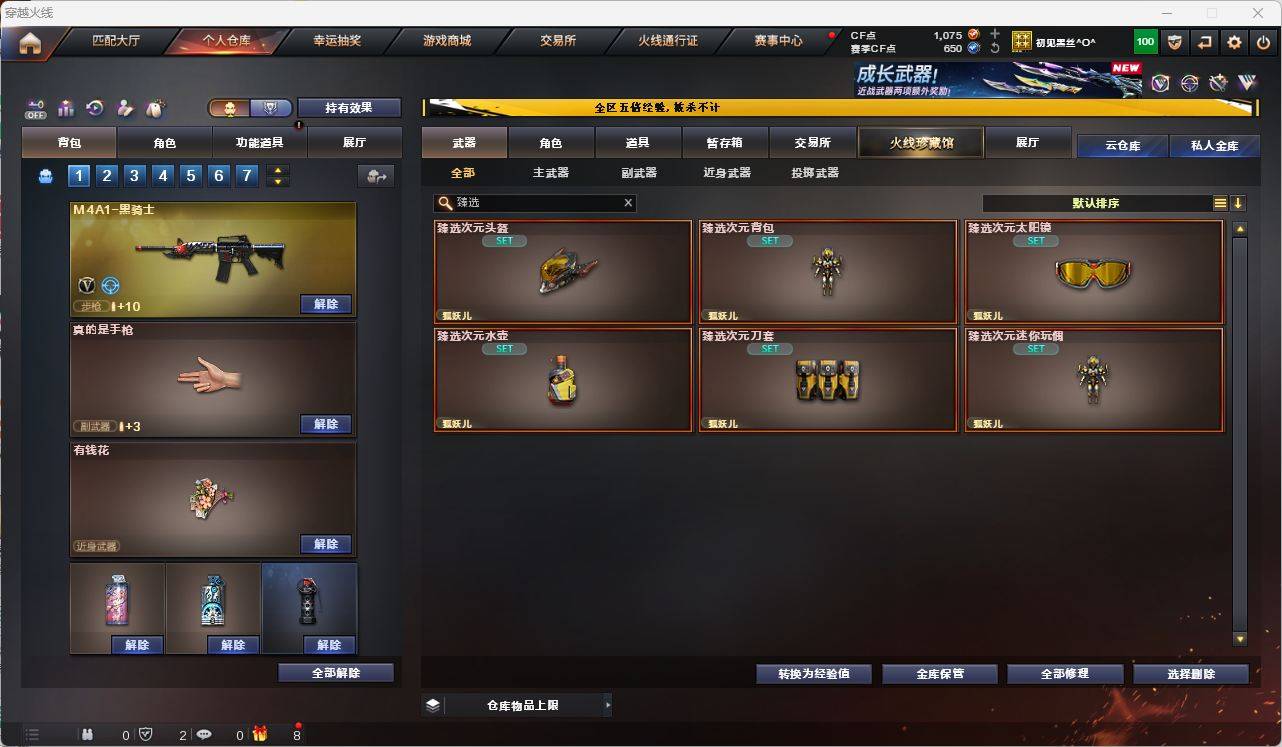Open the refresh arrow under CF点 plus button

[995, 47]
